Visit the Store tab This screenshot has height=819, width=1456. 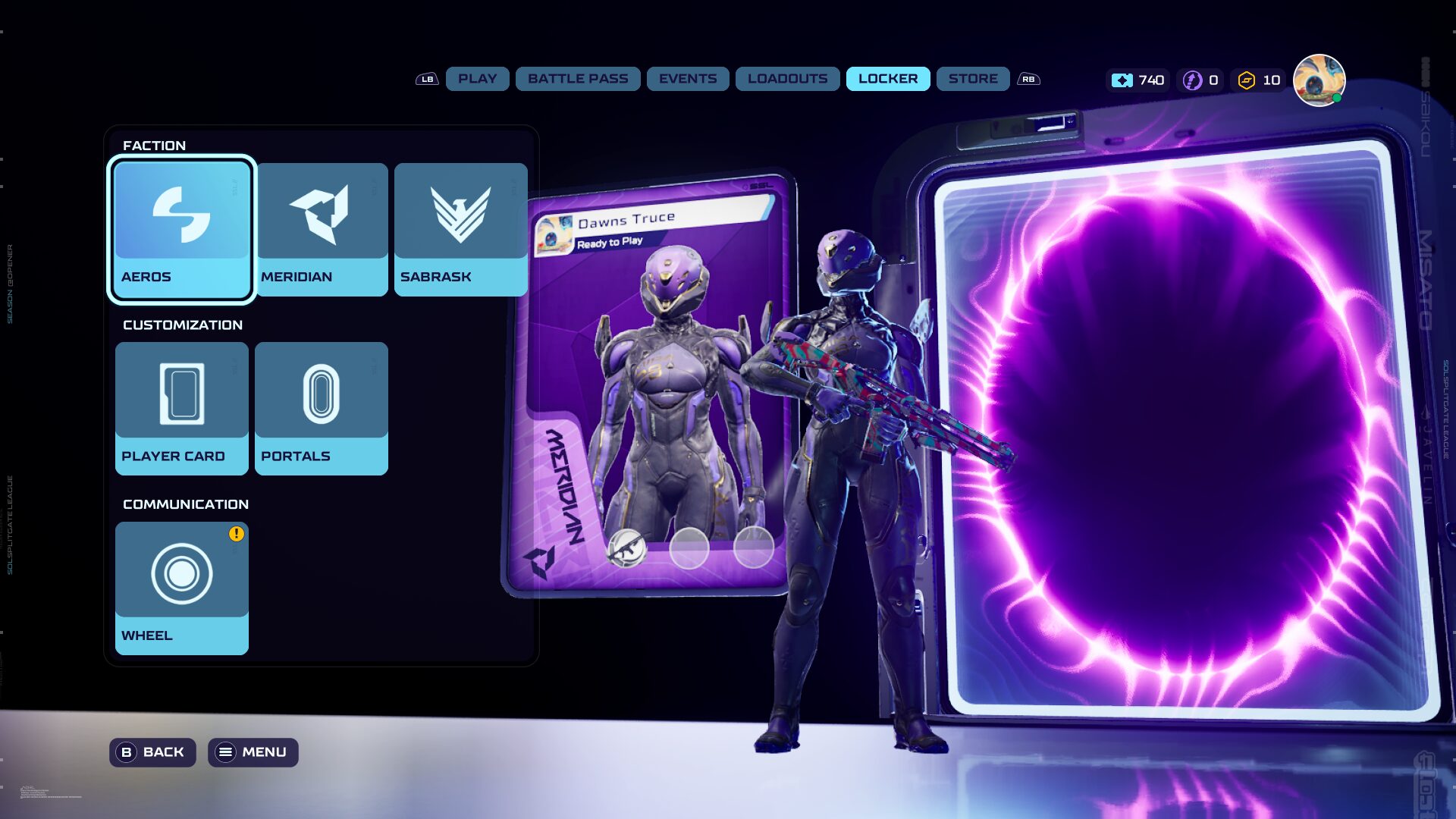point(972,79)
